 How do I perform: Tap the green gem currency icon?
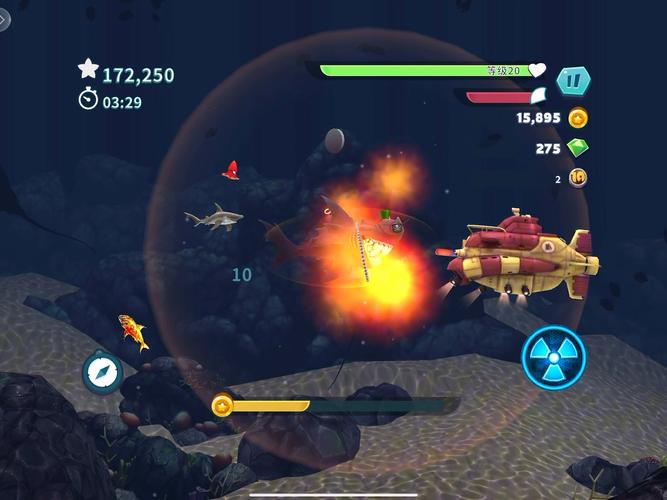pyautogui.click(x=578, y=148)
